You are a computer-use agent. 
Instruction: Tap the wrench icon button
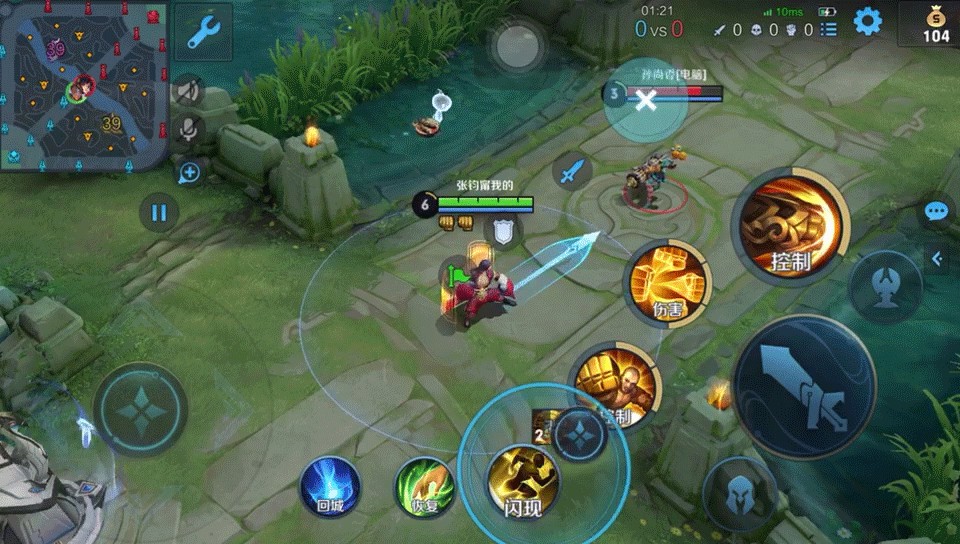click(203, 32)
